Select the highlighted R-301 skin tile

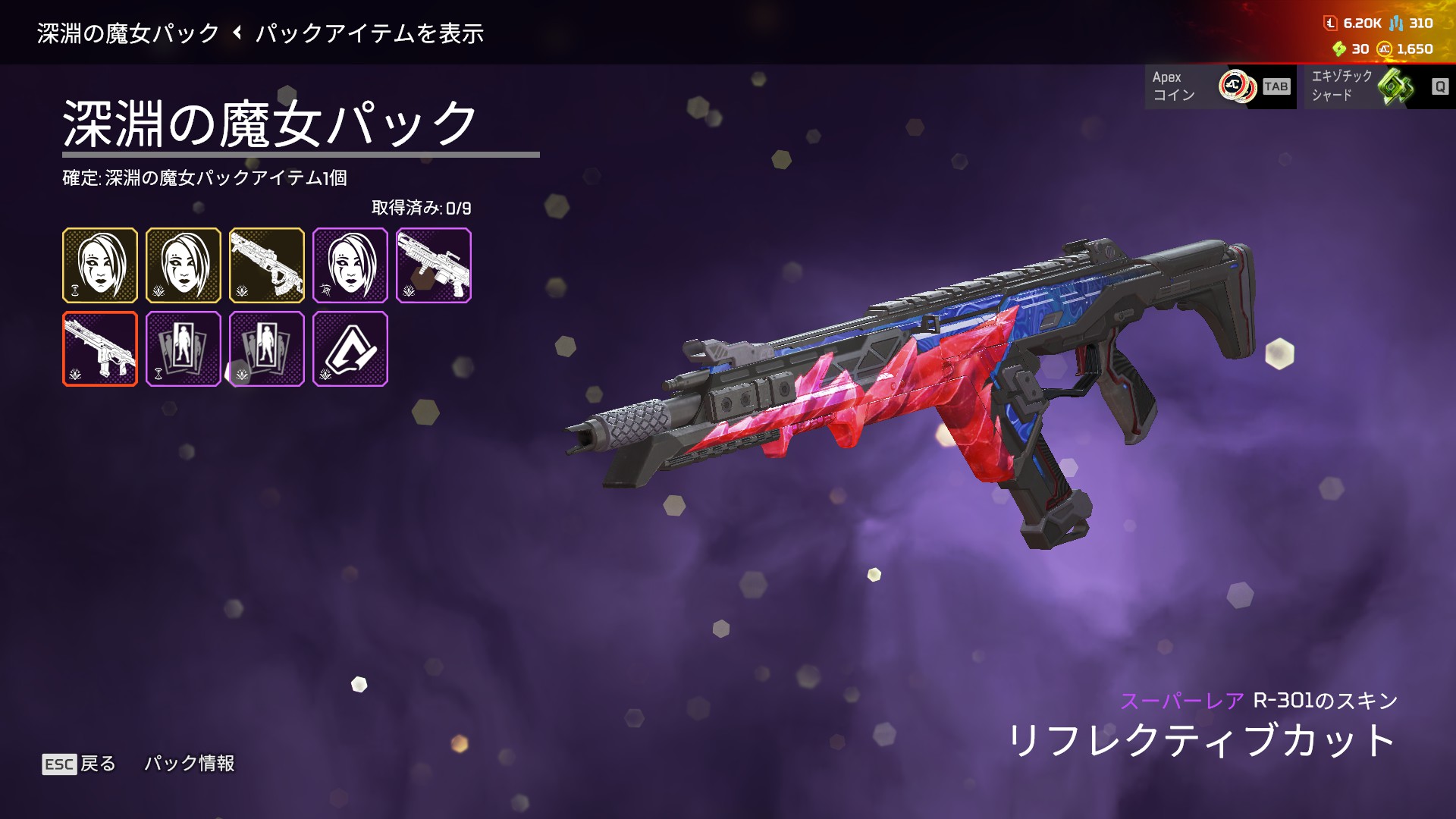(x=100, y=349)
